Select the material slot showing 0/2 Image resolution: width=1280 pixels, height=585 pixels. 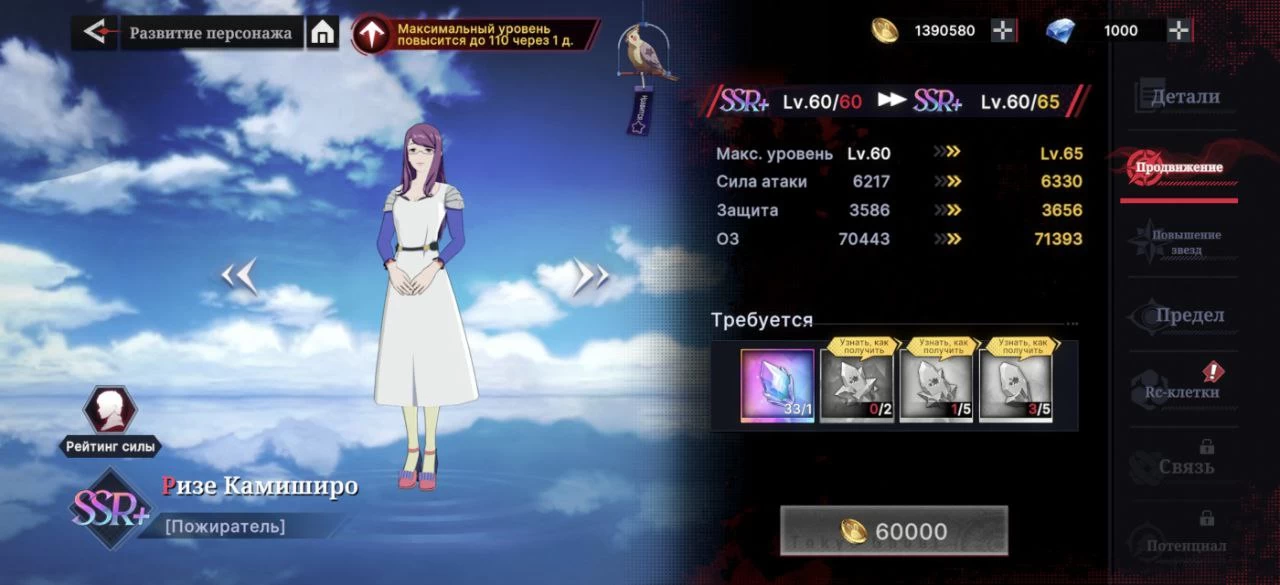click(x=857, y=386)
